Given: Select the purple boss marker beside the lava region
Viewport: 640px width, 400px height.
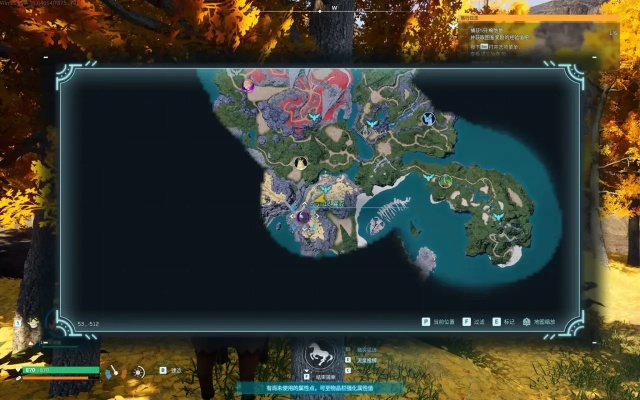Looking at the screenshot, I should click(248, 86).
